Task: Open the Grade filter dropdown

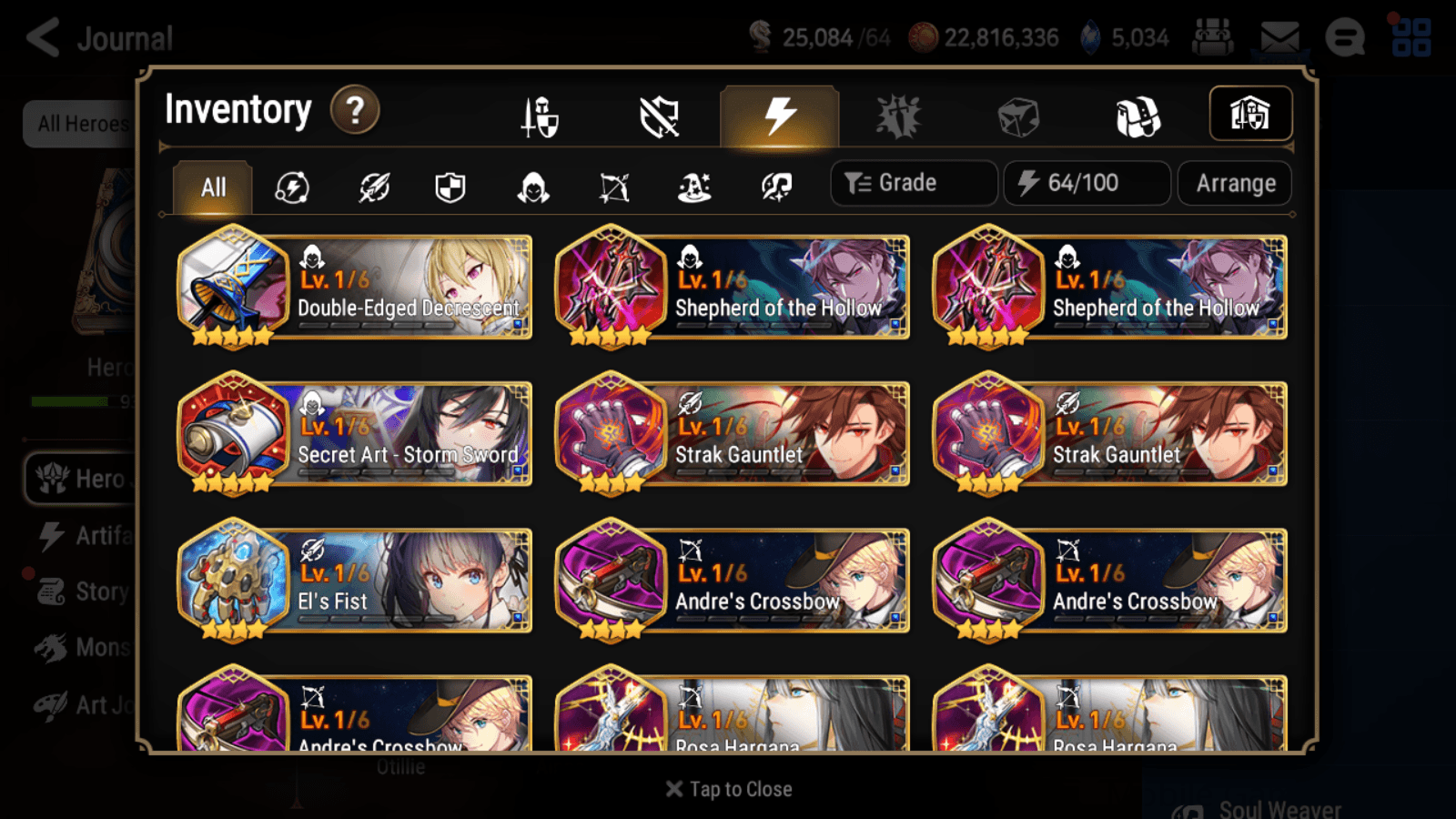Action: click(913, 183)
